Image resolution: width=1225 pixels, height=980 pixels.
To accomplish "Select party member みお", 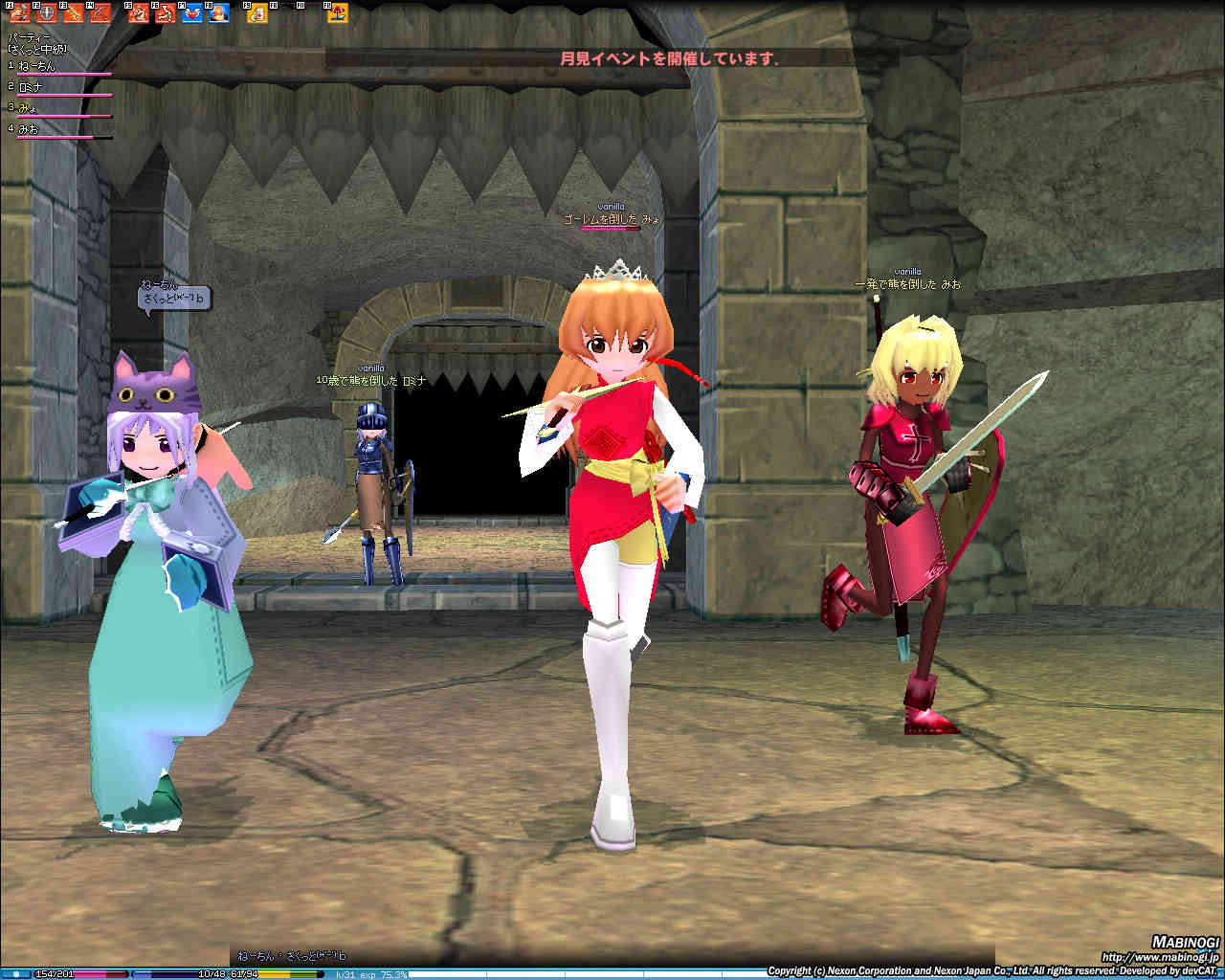I will click(29, 129).
